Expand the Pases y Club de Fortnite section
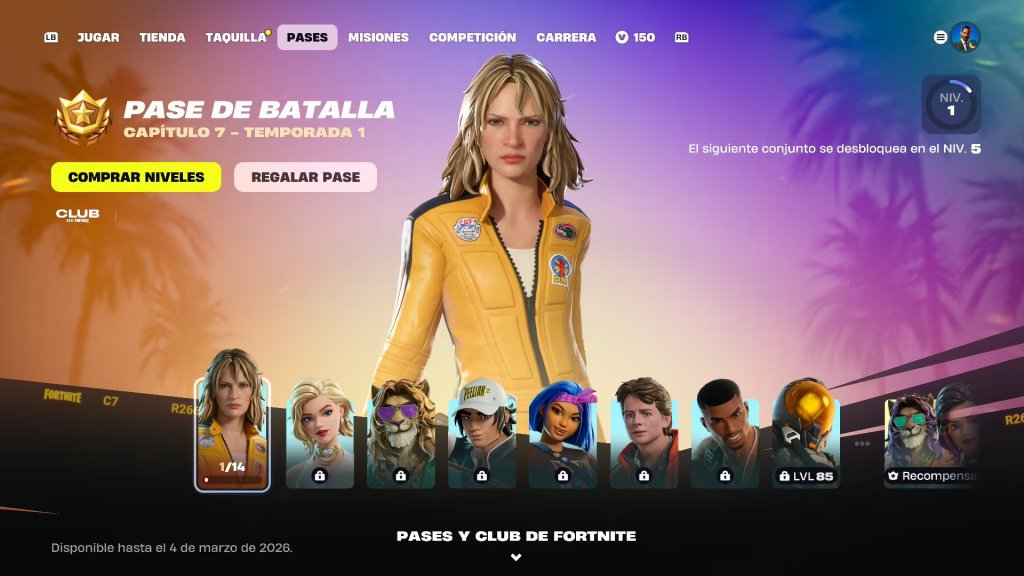Image resolution: width=1024 pixels, height=576 pixels. pos(516,545)
